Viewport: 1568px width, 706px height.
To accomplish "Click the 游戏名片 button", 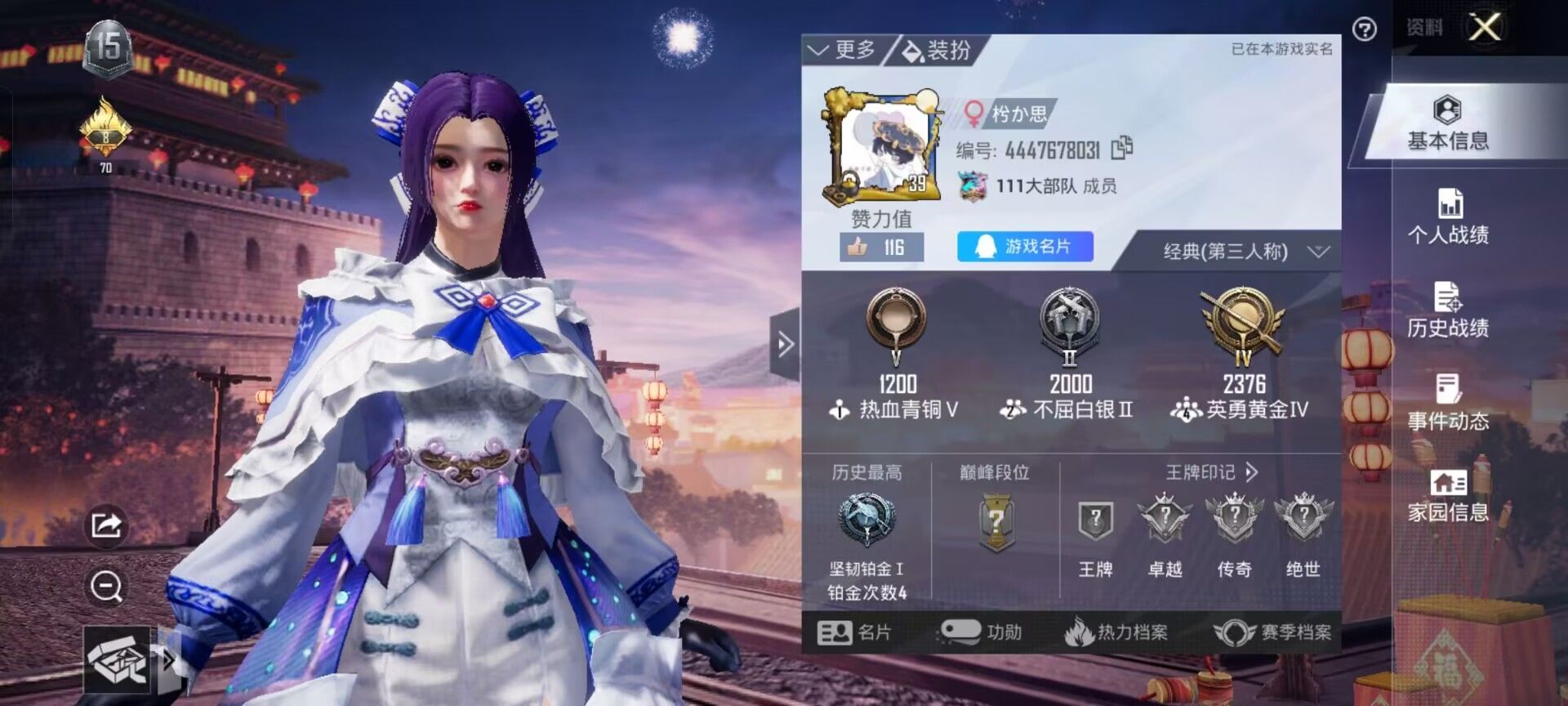I will pos(1025,245).
